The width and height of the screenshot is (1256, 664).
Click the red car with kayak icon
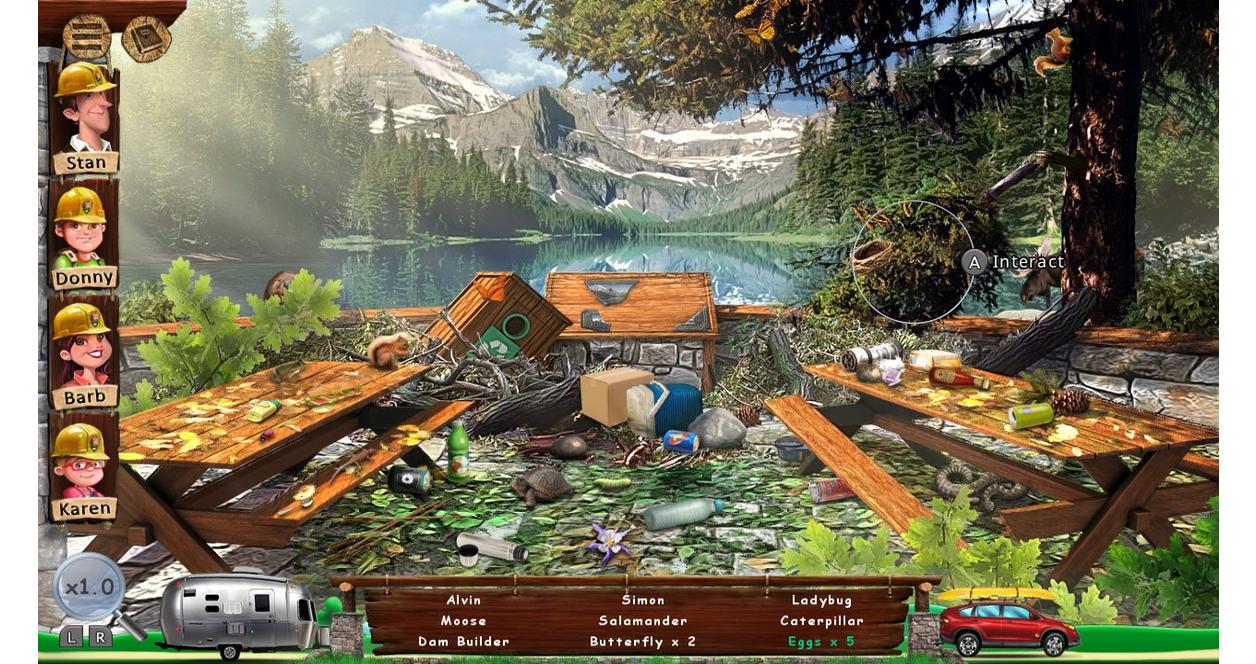click(1008, 624)
